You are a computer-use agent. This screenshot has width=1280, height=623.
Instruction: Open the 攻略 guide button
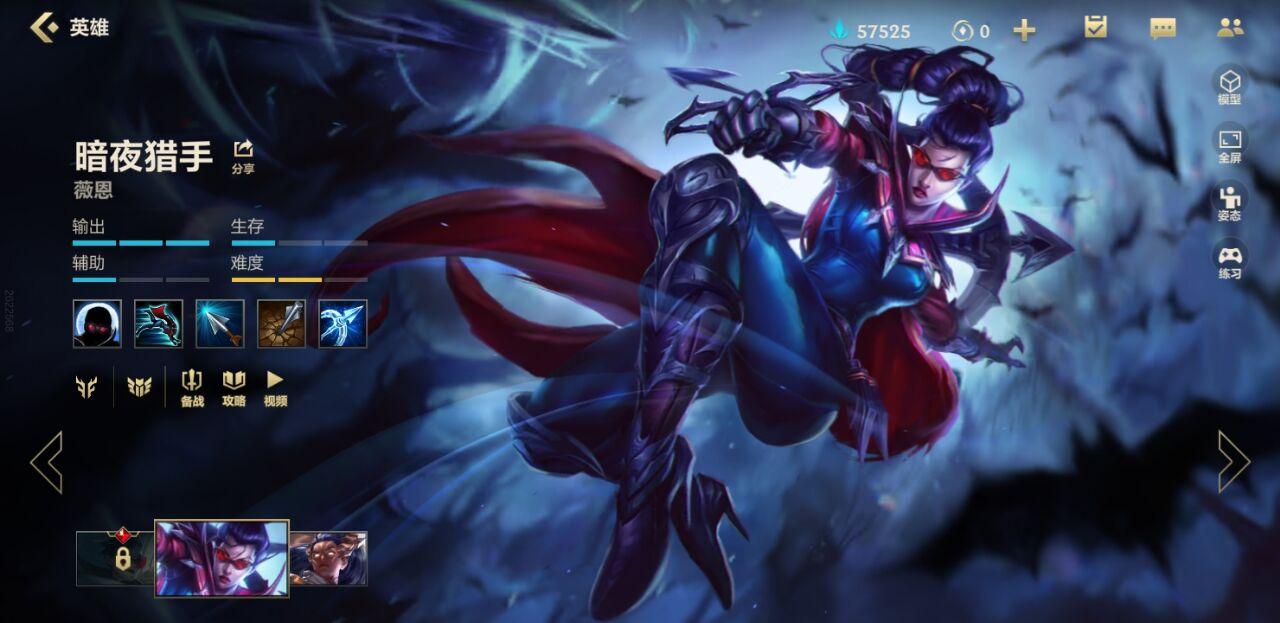click(x=234, y=387)
